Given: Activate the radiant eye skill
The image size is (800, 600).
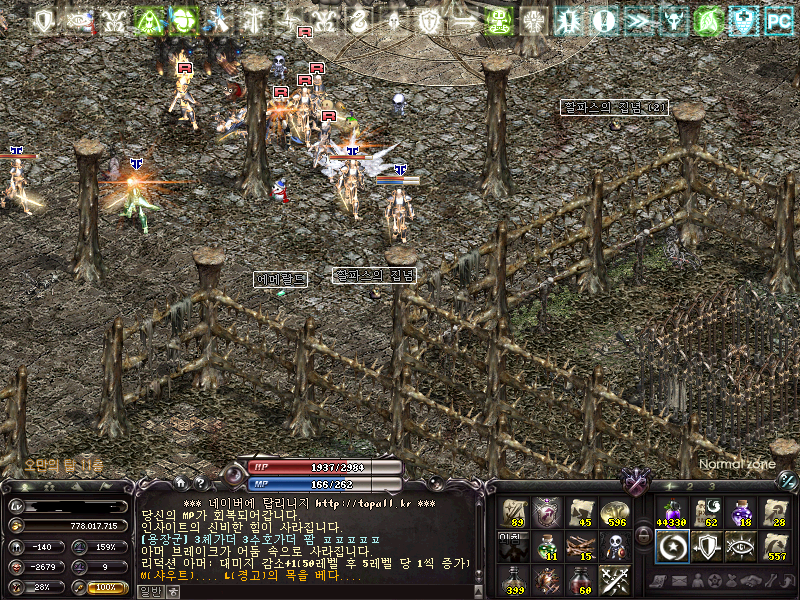Looking at the screenshot, I should pos(741,545).
